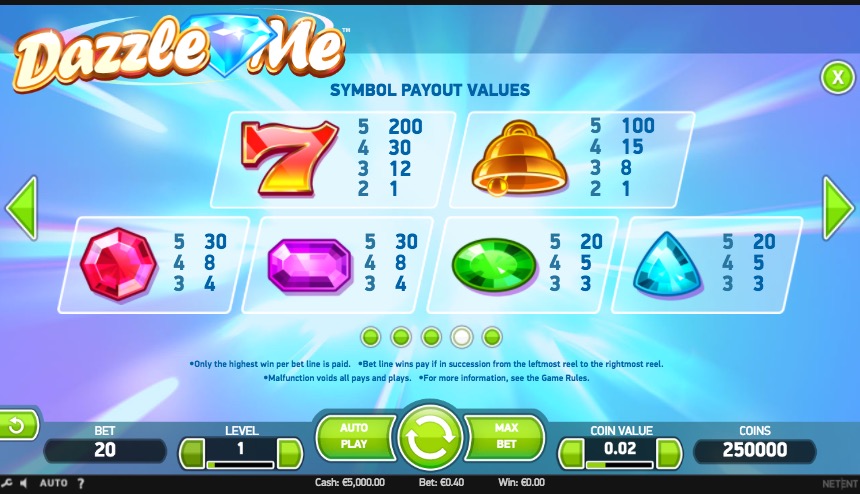Increase the bet level
860x494 pixels.
[x=289, y=454]
